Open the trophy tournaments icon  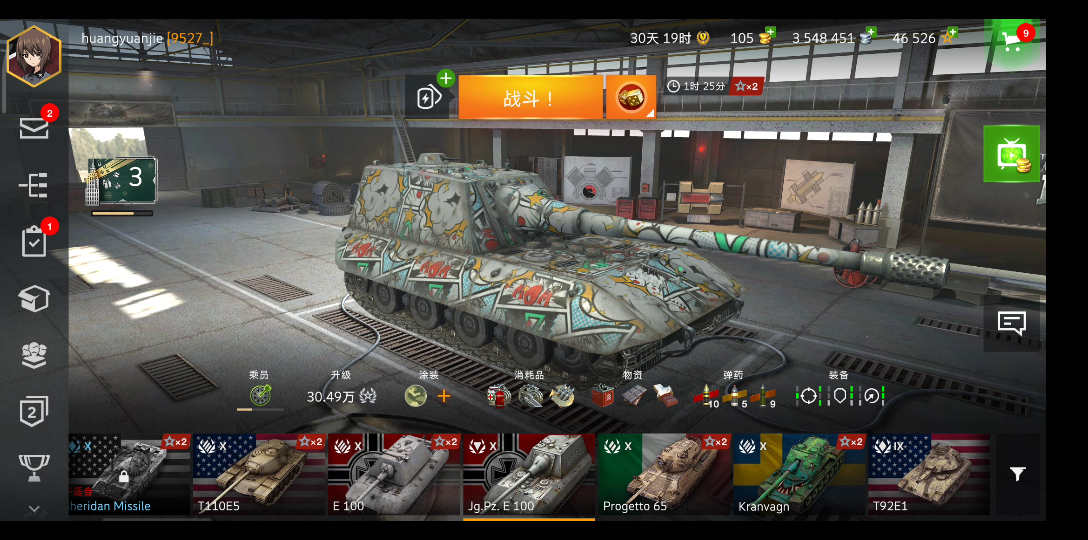[34, 466]
